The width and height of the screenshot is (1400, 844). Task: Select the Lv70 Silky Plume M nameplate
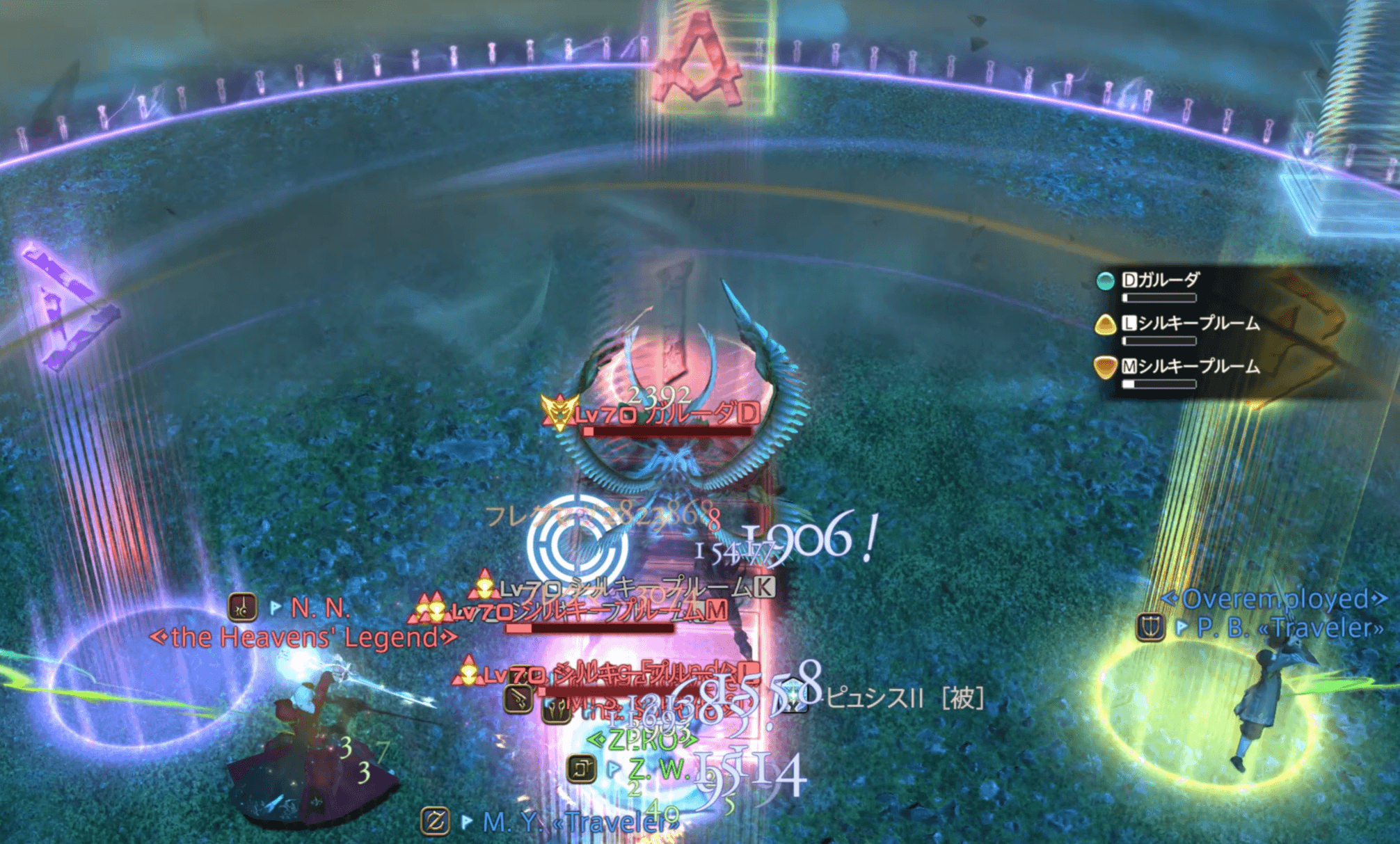click(588, 612)
